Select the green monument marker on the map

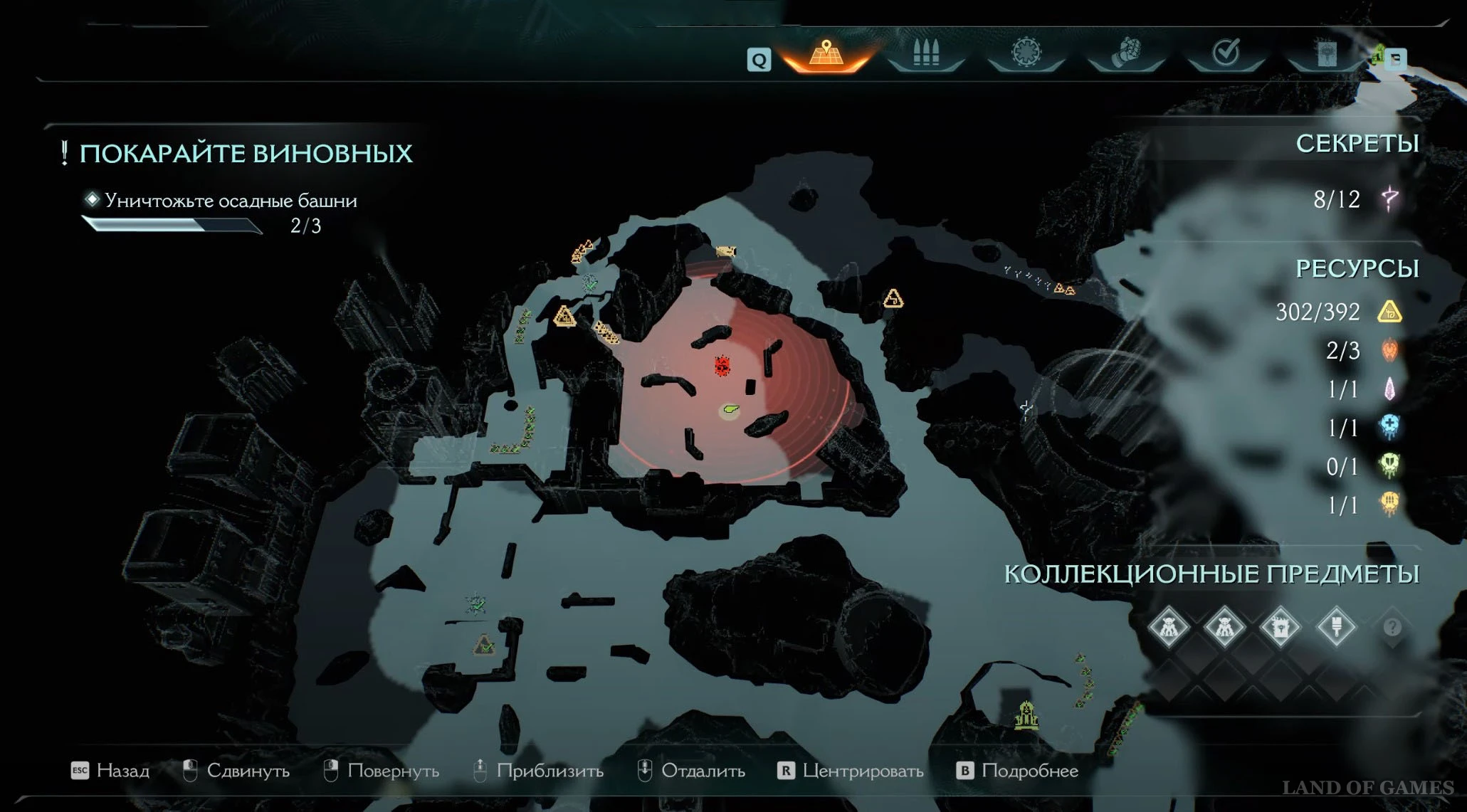[1026, 716]
